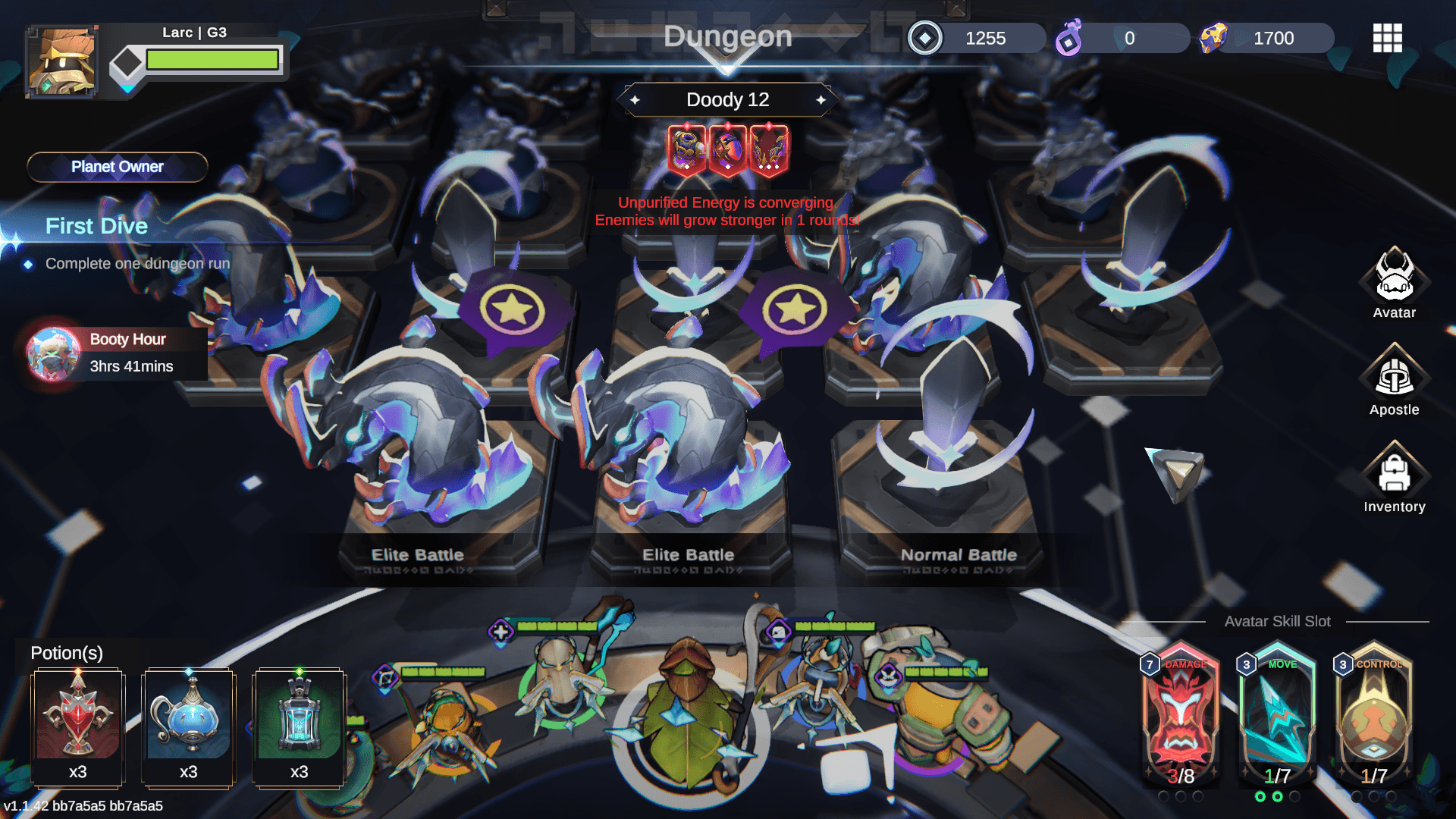Click the Doody 12 stage title
1456x819 pixels.
(727, 99)
